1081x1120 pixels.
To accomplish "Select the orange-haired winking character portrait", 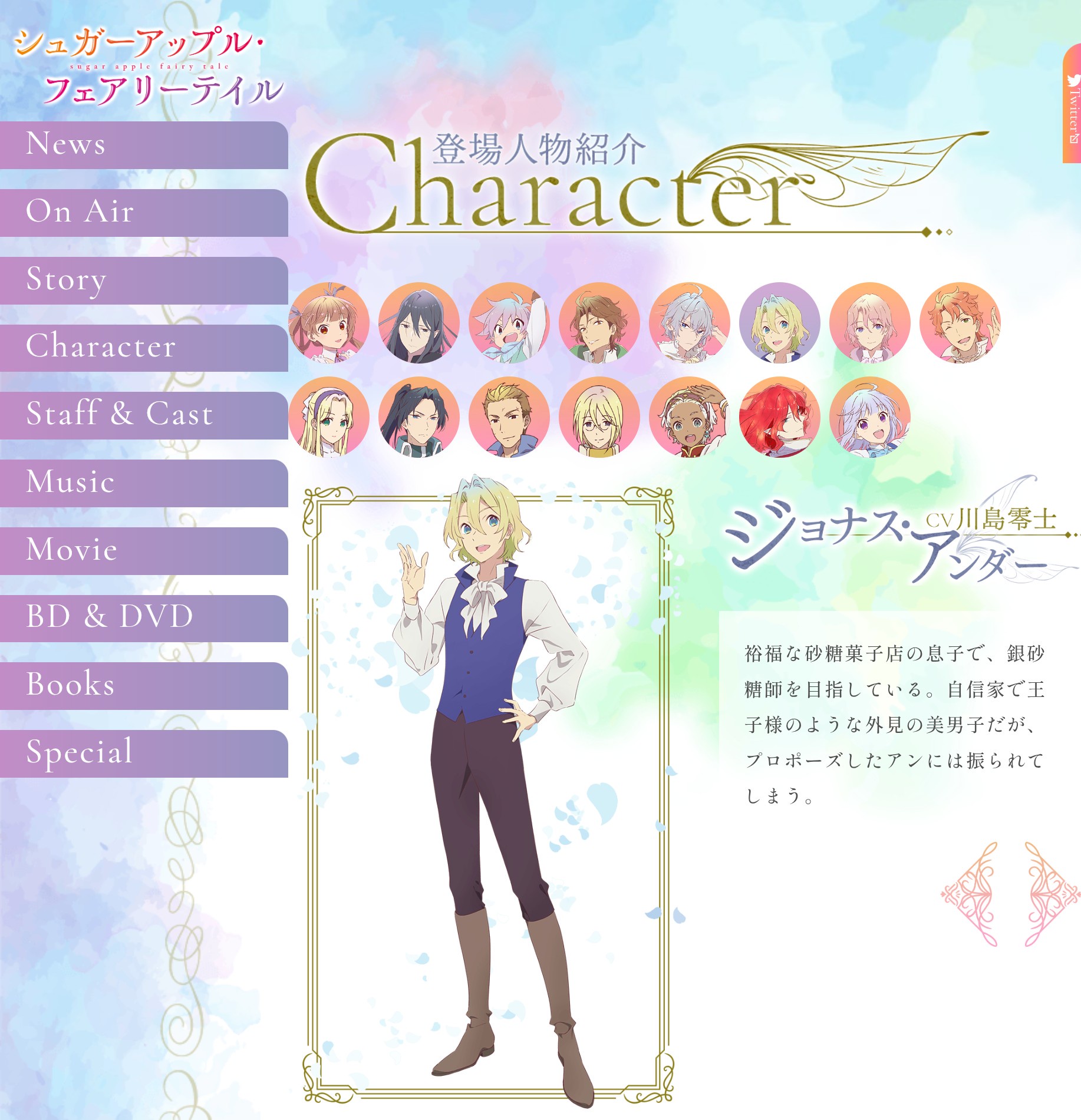I will pos(960,323).
